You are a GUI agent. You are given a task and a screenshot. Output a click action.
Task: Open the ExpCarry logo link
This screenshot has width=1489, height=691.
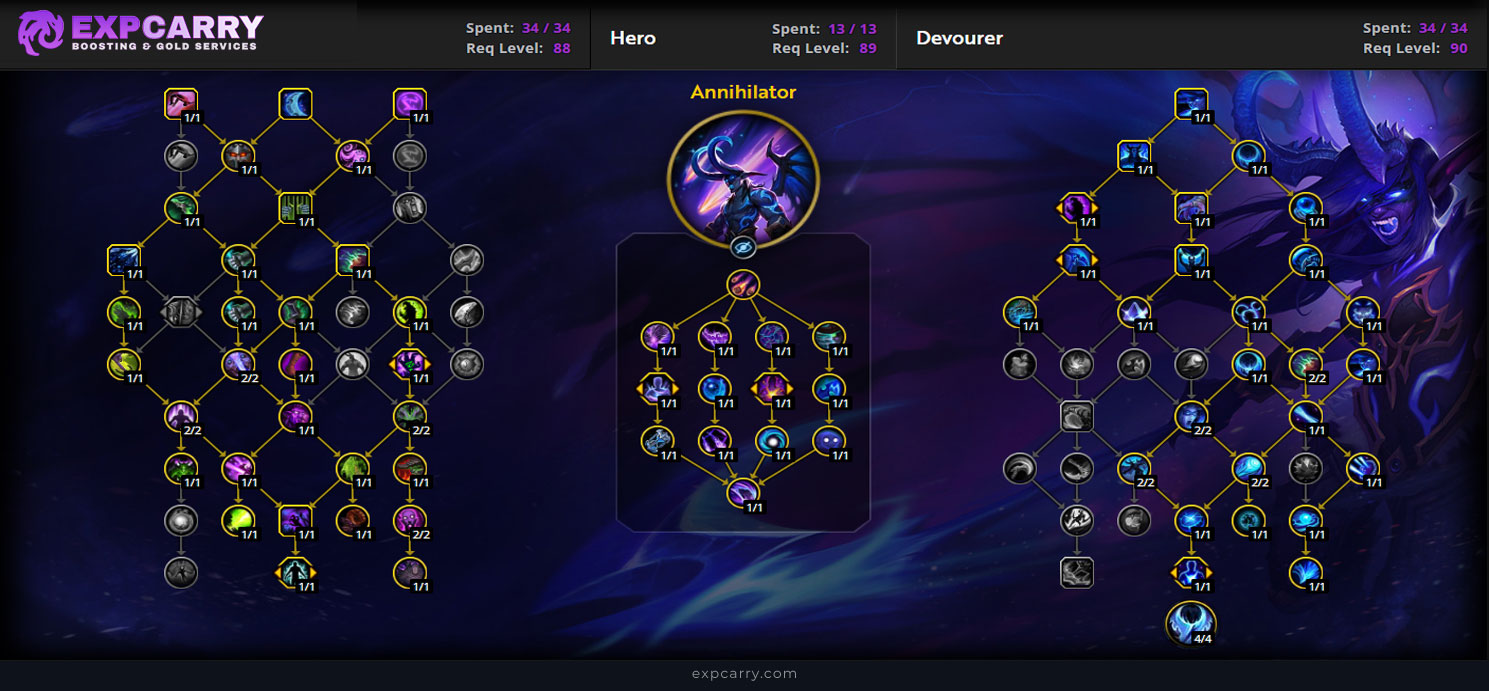(x=140, y=32)
